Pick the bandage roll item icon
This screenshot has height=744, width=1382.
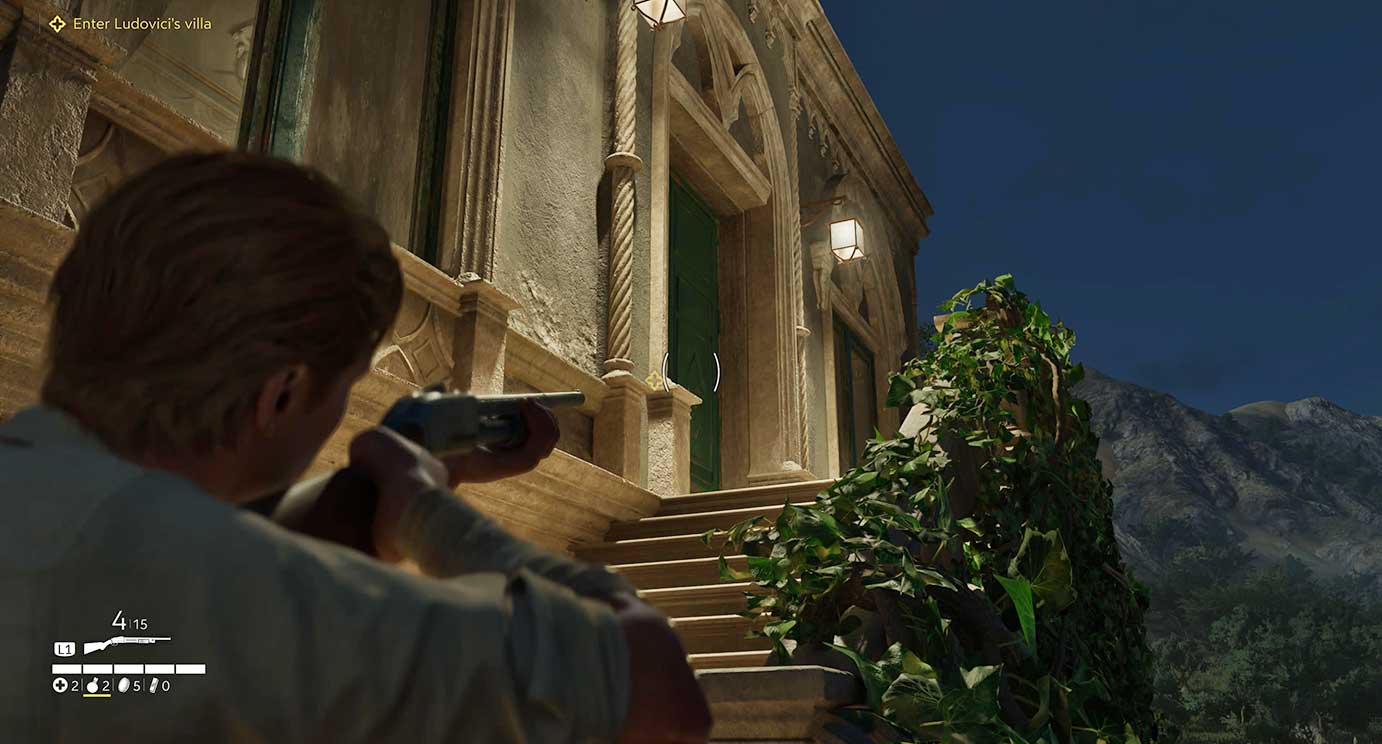[x=153, y=686]
